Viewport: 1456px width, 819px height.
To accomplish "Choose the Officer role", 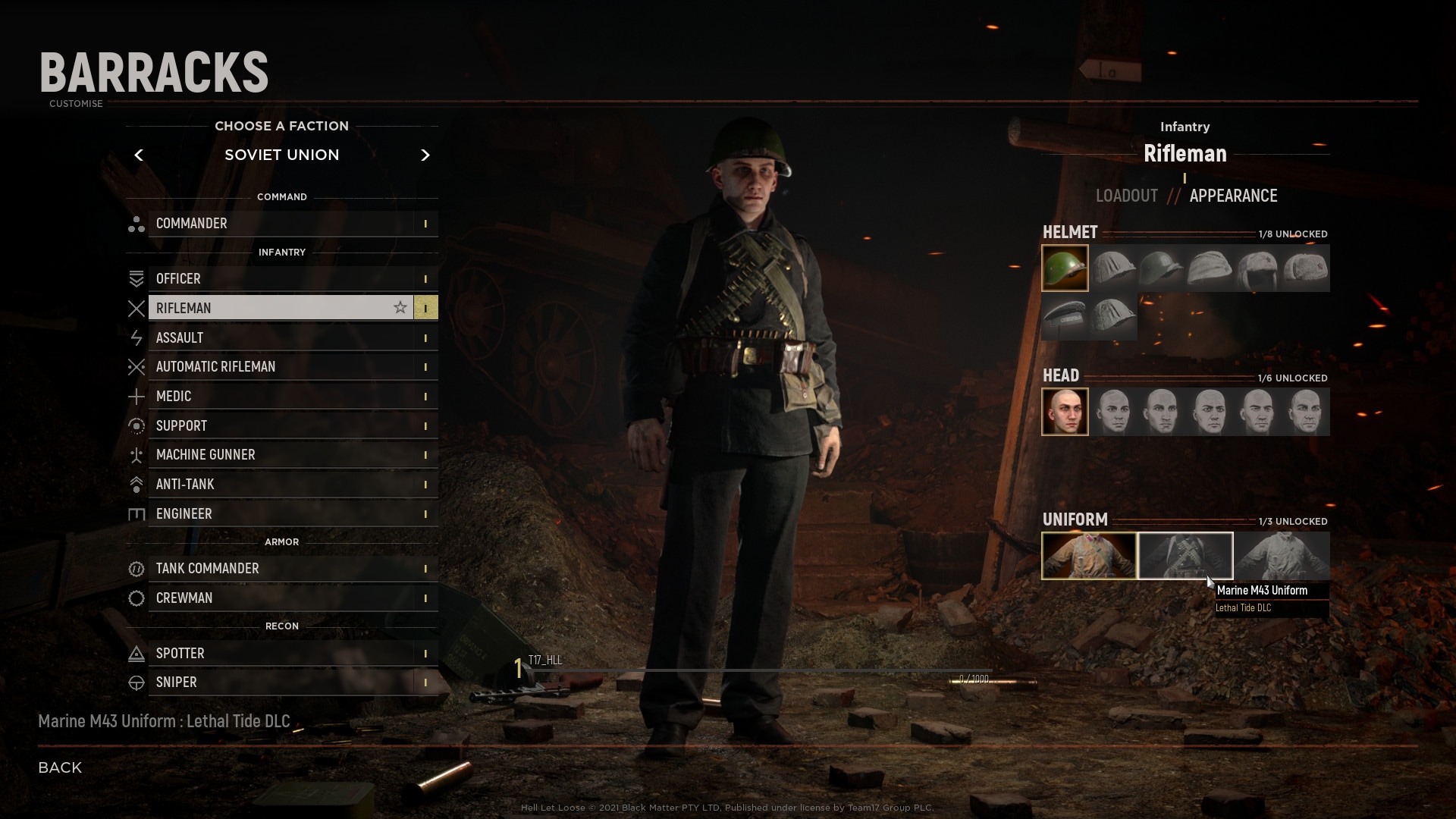I will point(282,279).
